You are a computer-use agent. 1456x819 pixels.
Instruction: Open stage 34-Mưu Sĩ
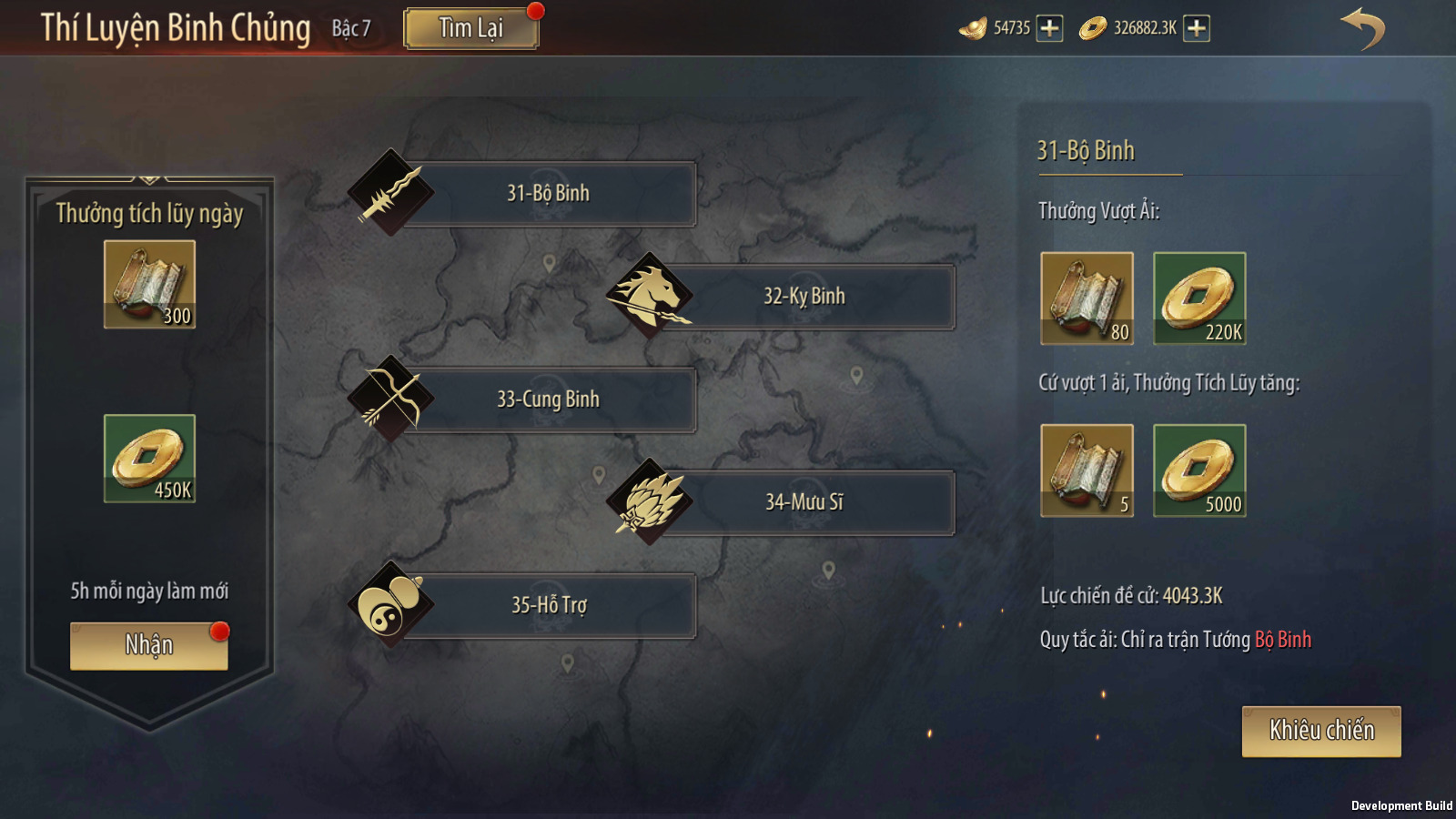(804, 502)
